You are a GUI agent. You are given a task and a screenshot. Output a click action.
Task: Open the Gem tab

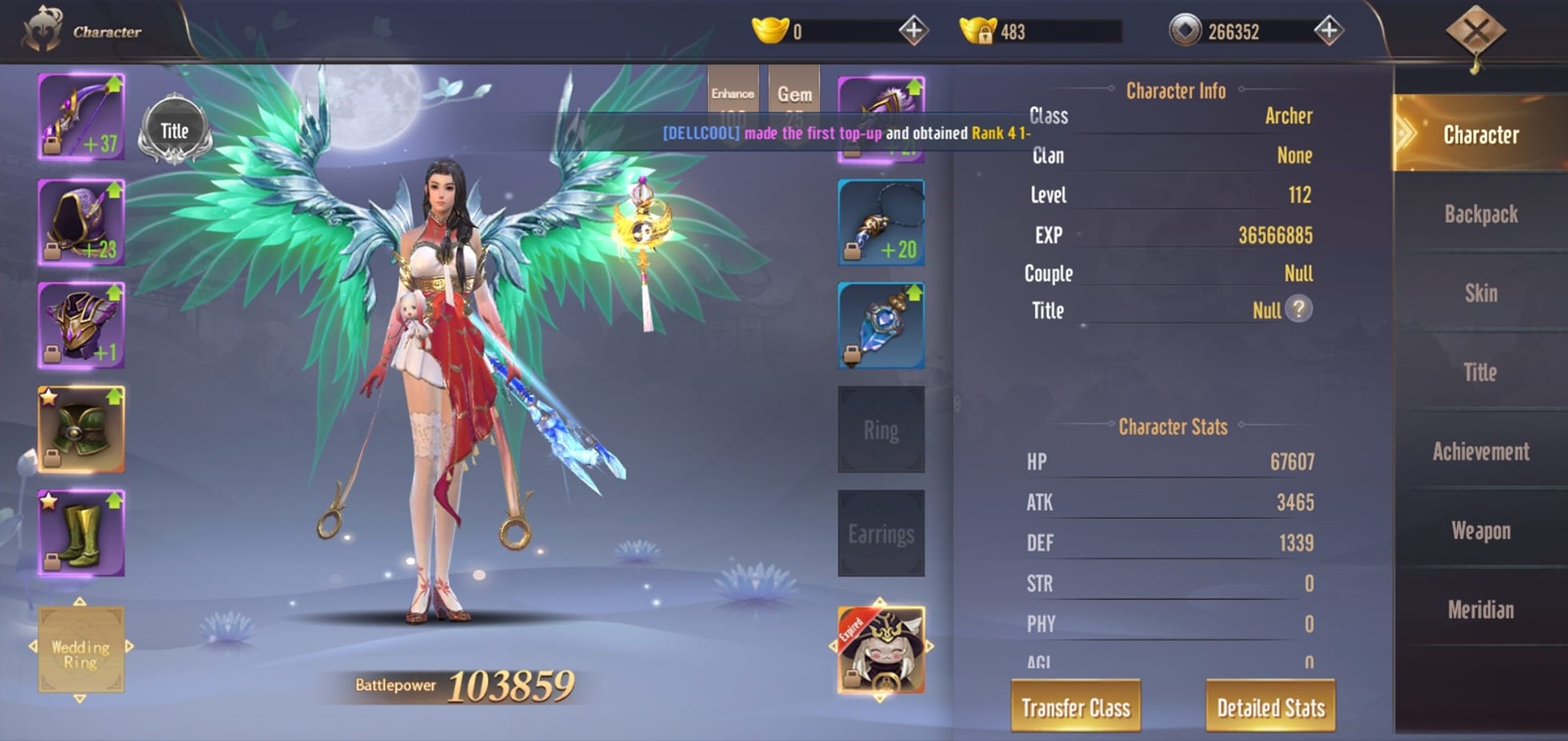point(794,94)
